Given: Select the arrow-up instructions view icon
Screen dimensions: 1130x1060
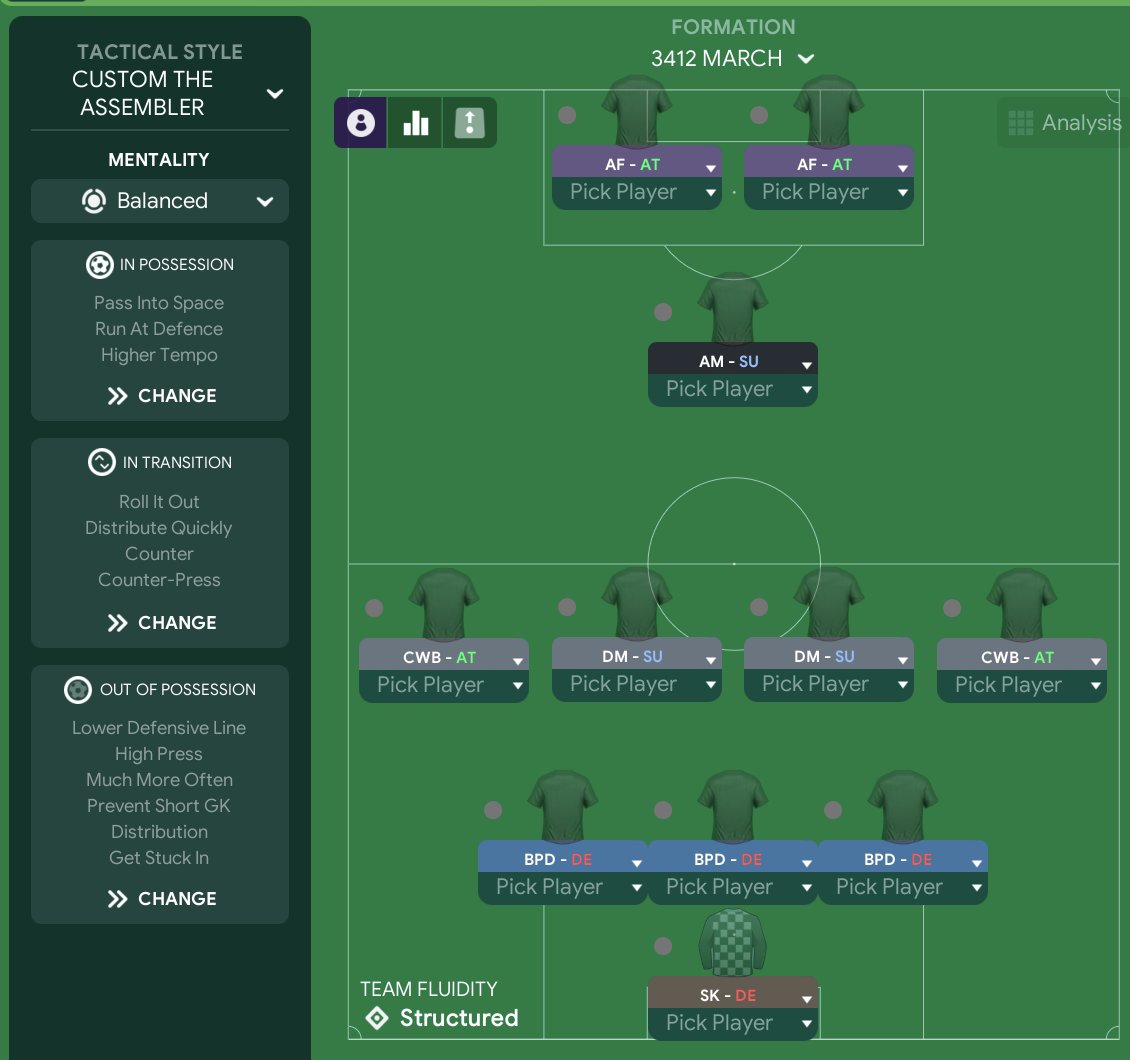Looking at the screenshot, I should tap(469, 123).
